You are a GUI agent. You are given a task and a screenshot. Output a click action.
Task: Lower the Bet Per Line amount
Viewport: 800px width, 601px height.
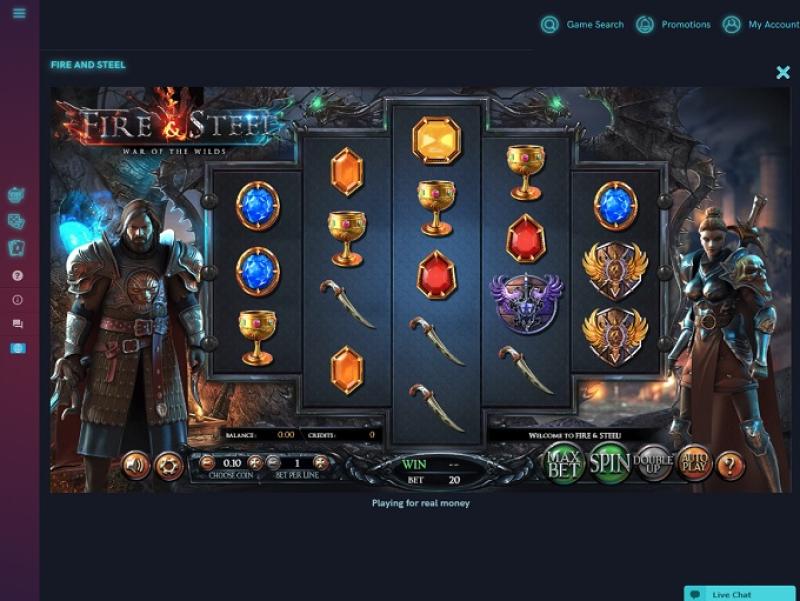[273, 463]
